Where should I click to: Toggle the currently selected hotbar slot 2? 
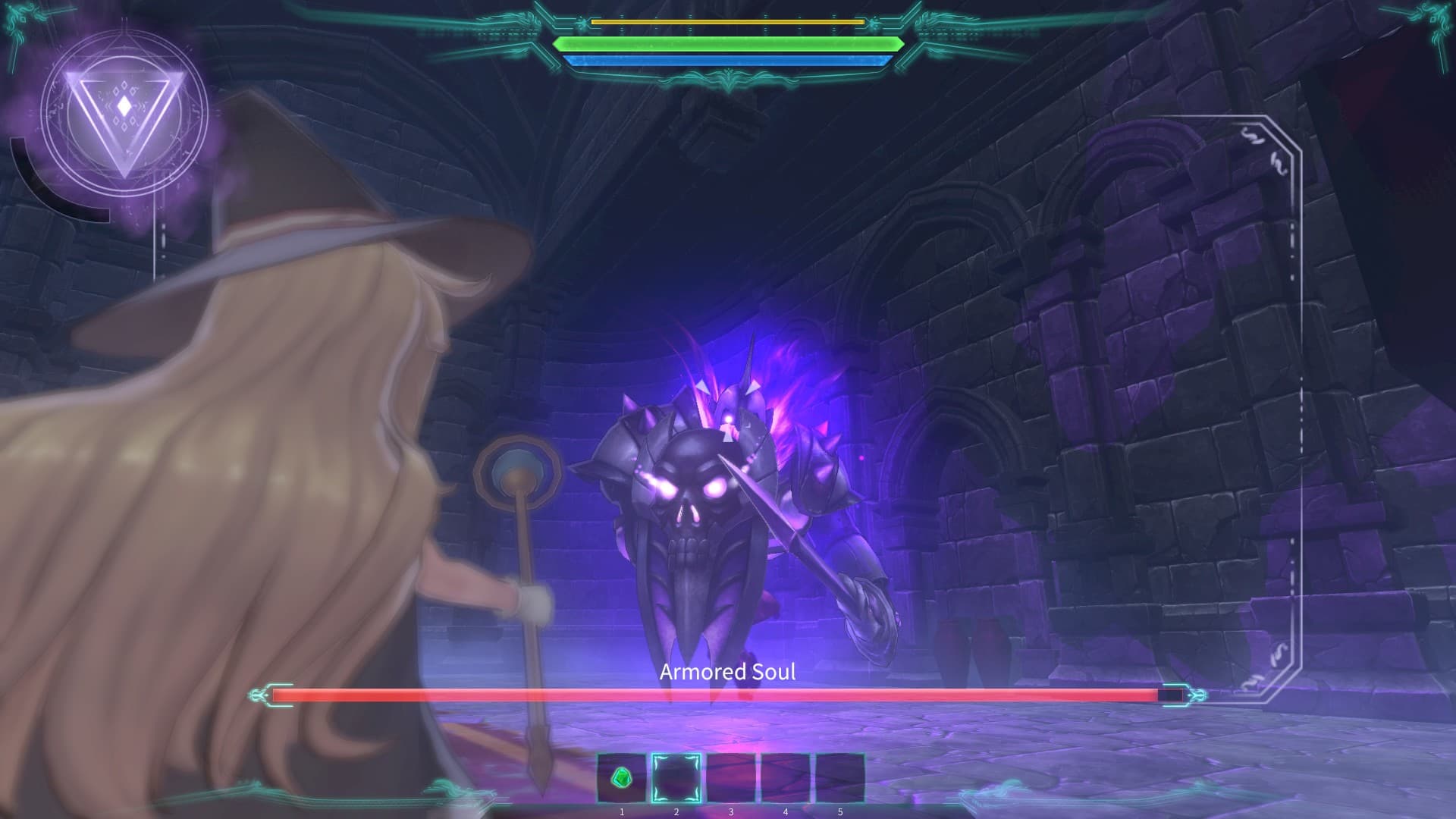pos(676,778)
